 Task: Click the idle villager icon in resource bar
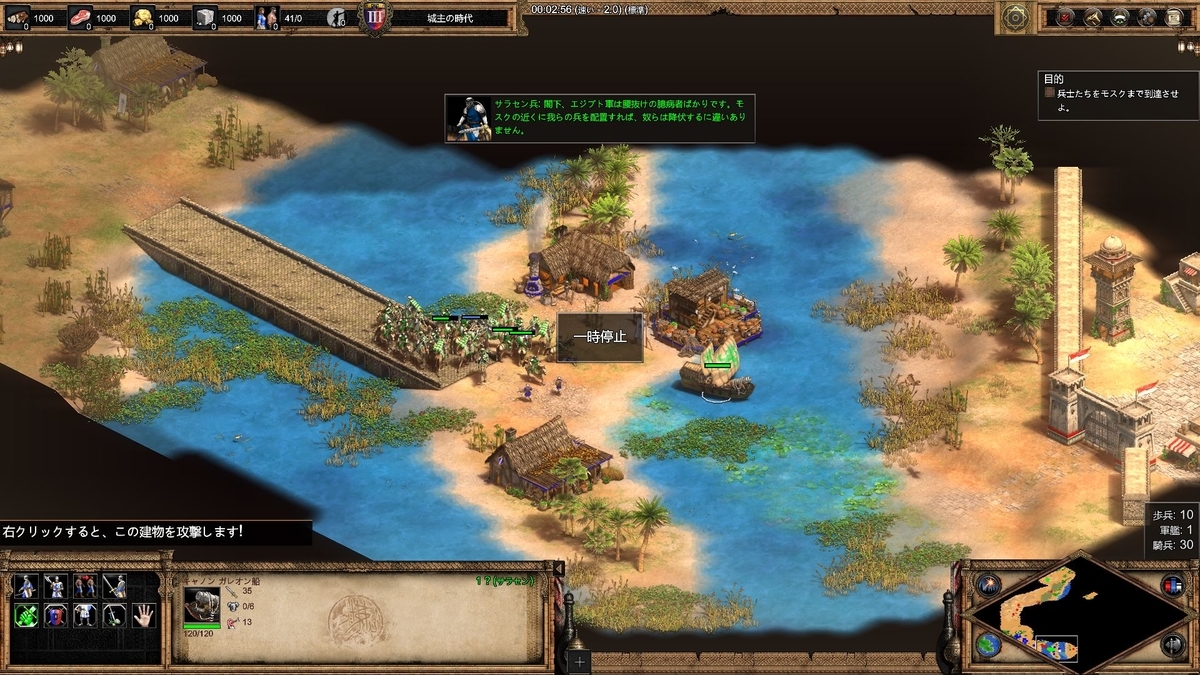(338, 18)
